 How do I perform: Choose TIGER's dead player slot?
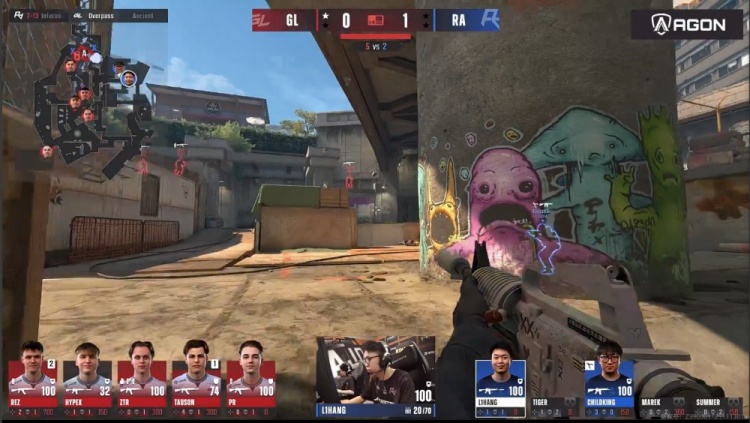pyautogui.click(x=554, y=403)
